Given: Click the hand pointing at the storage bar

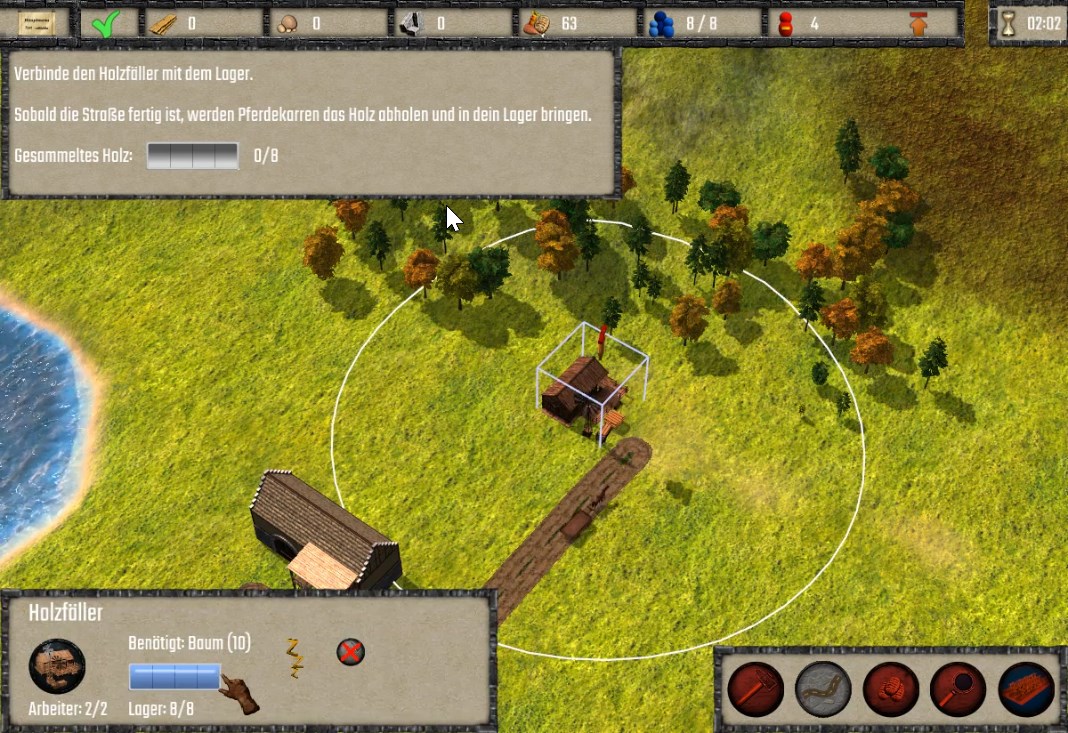Looking at the screenshot, I should 240,694.
